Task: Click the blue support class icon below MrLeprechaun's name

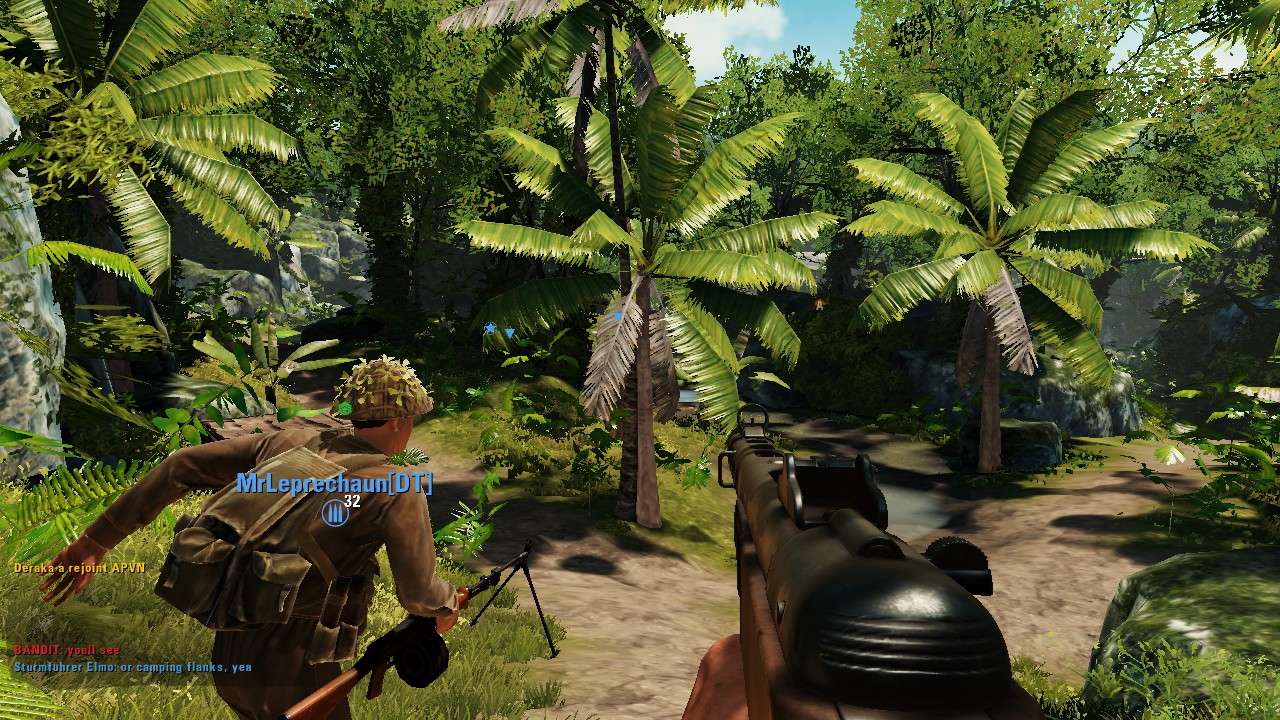Action: pos(333,514)
